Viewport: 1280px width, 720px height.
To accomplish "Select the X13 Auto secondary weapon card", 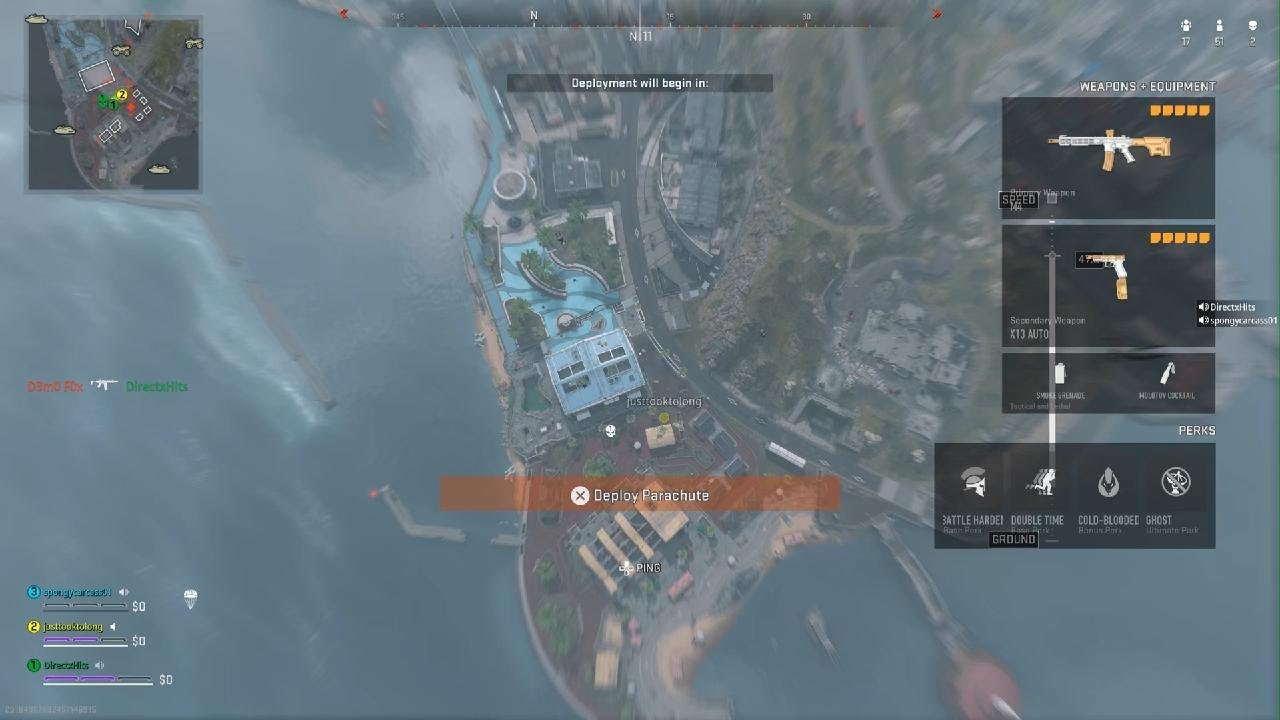I will click(x=1108, y=285).
